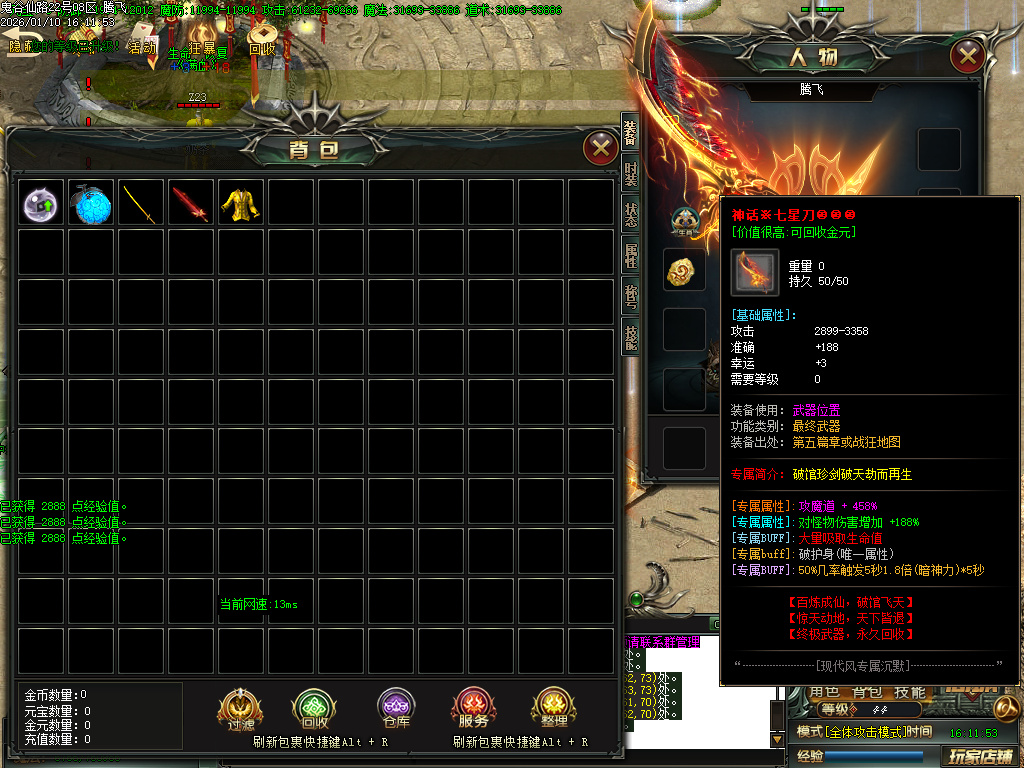Switch to the 技能 skills tab
Viewport: 1024px width, 768px height.
coord(630,338)
